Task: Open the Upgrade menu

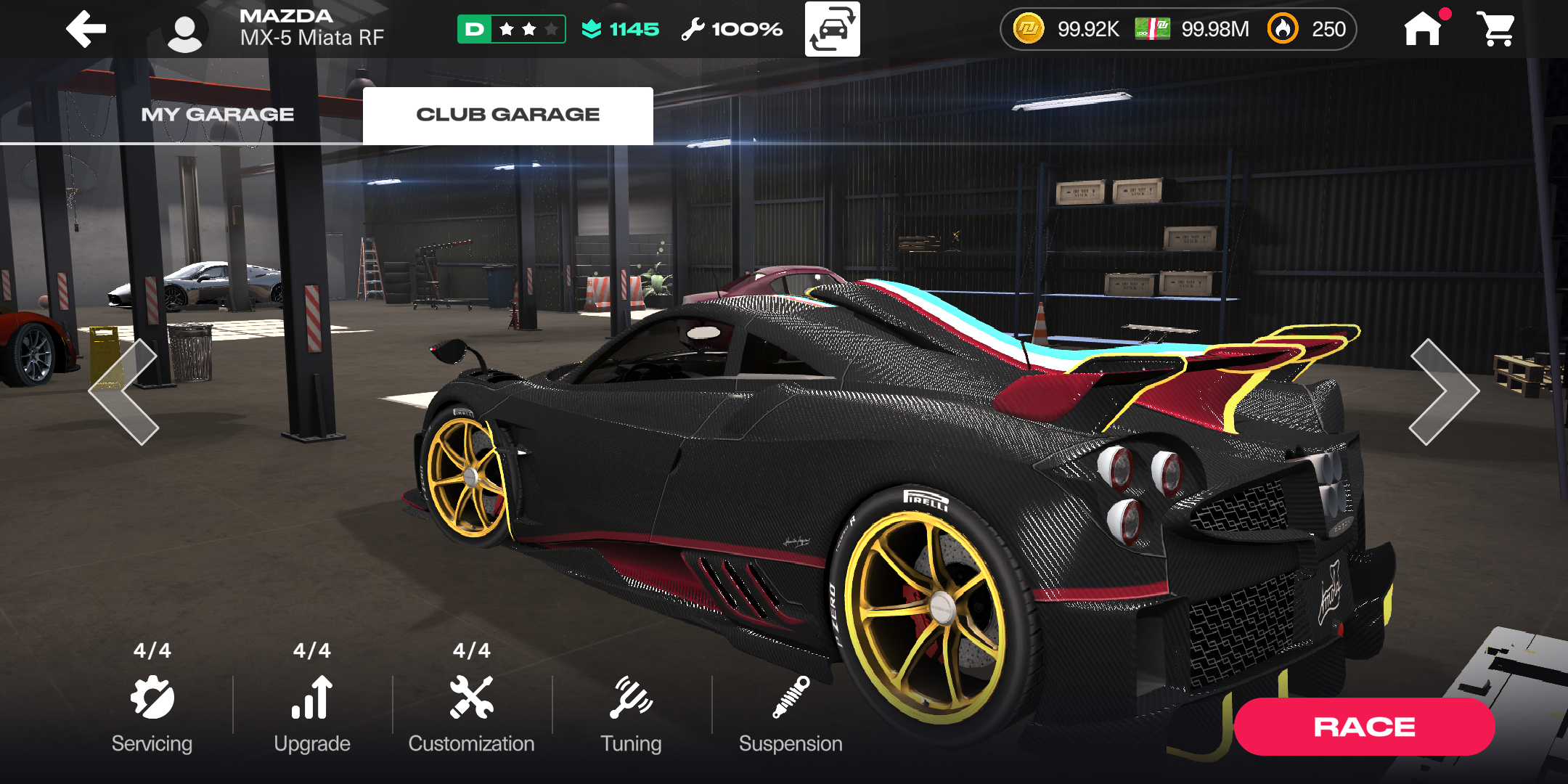Action: 312,711
